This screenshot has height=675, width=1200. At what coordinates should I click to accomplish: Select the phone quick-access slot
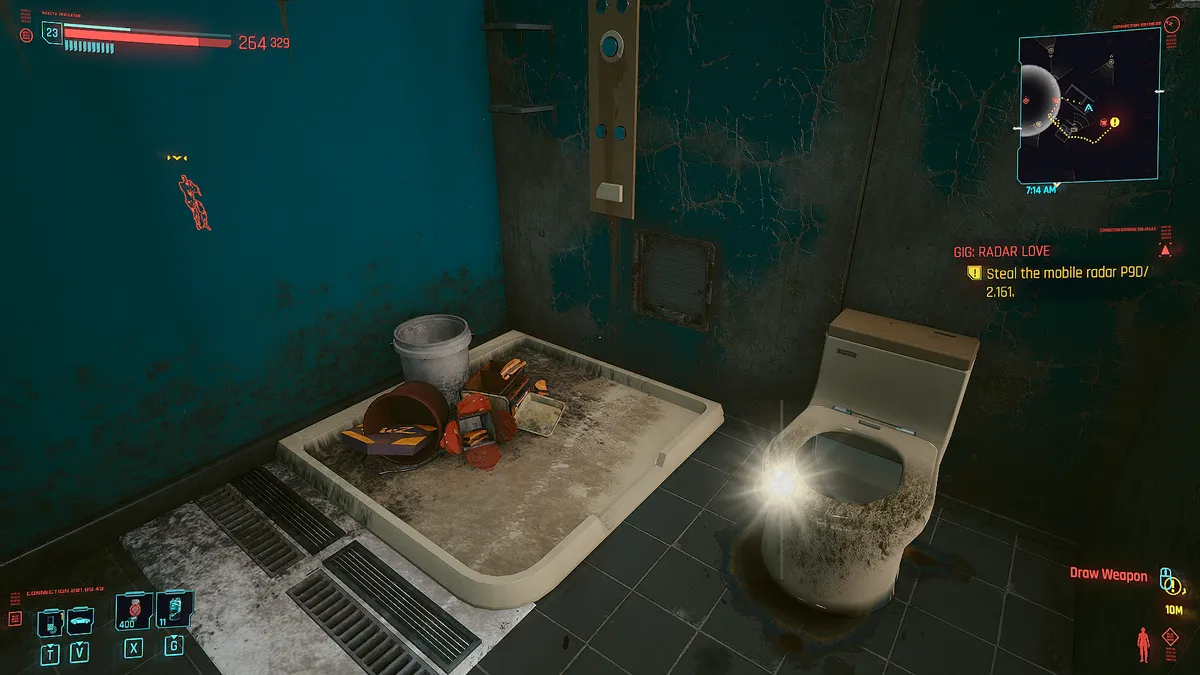[x=50, y=623]
